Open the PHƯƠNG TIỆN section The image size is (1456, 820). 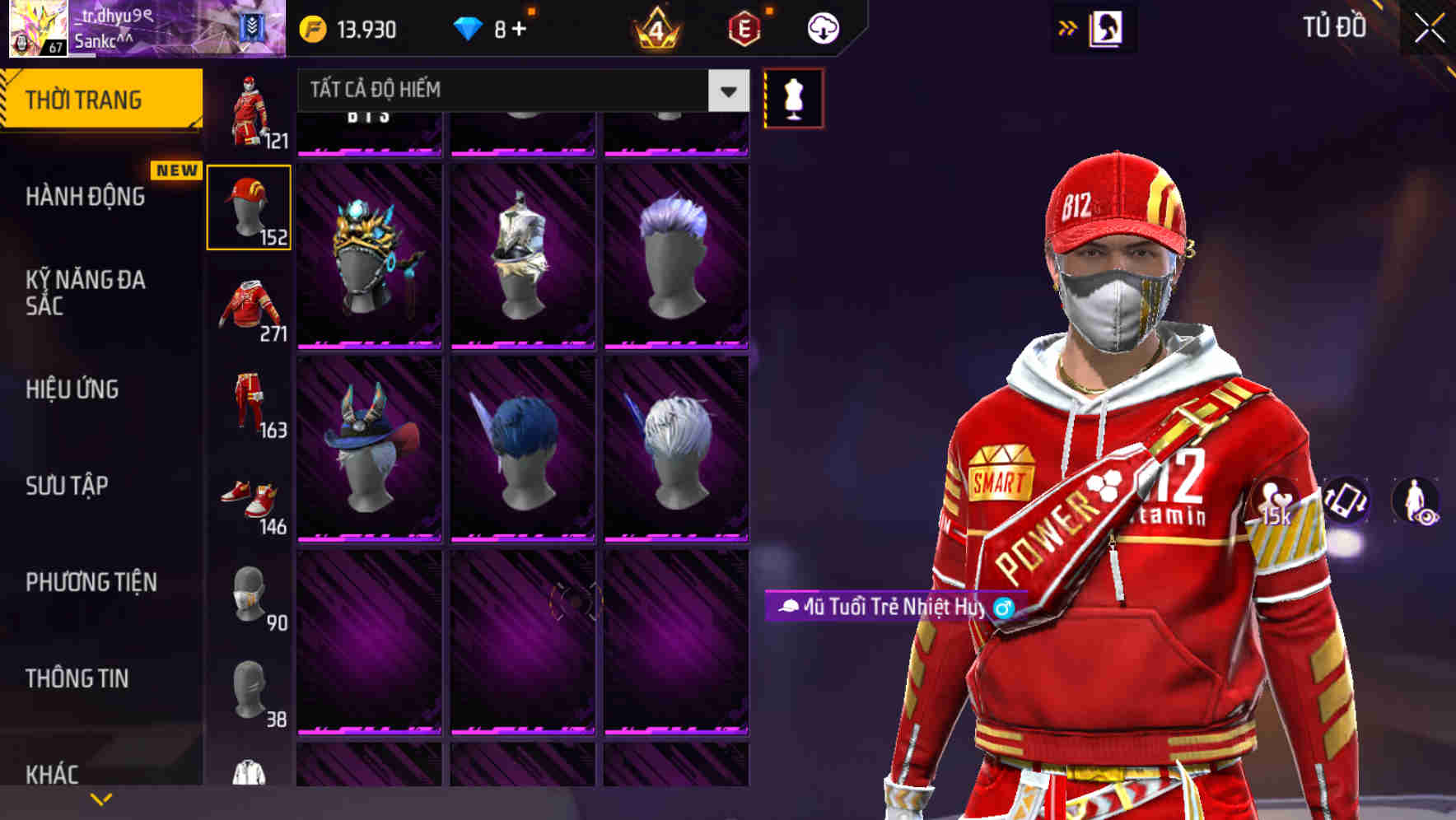91,581
